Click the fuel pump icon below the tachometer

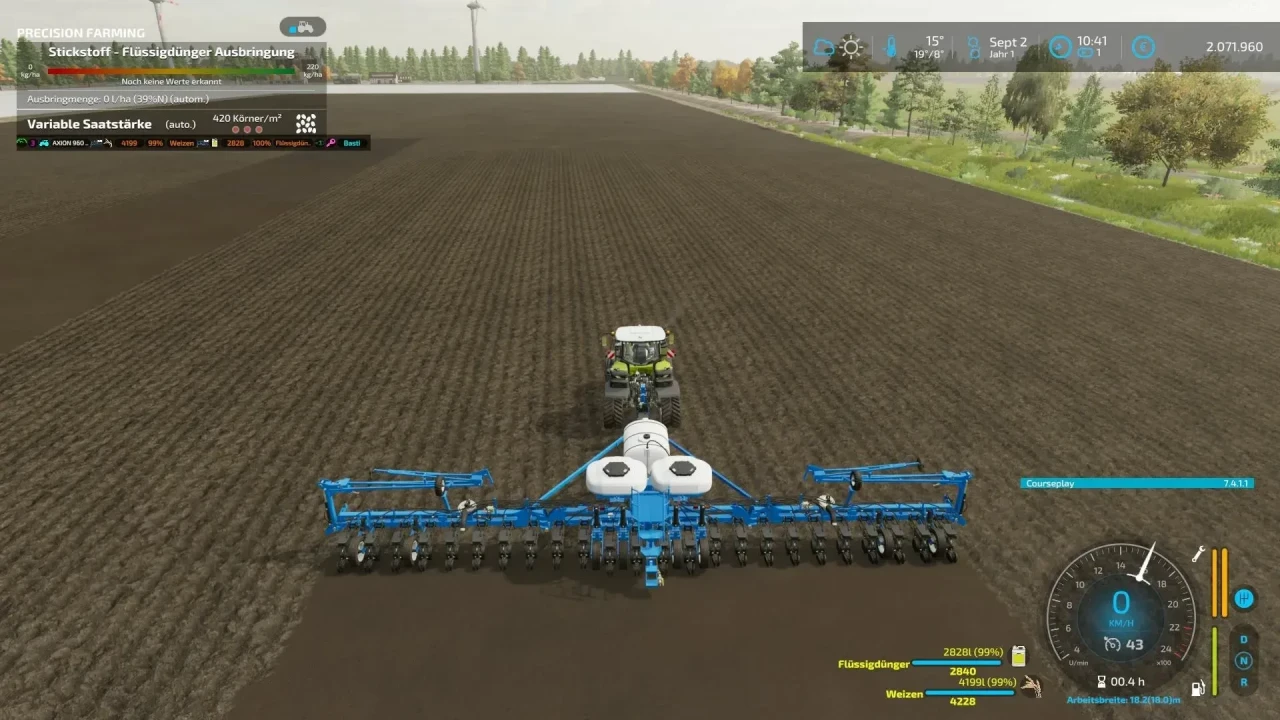[1198, 687]
